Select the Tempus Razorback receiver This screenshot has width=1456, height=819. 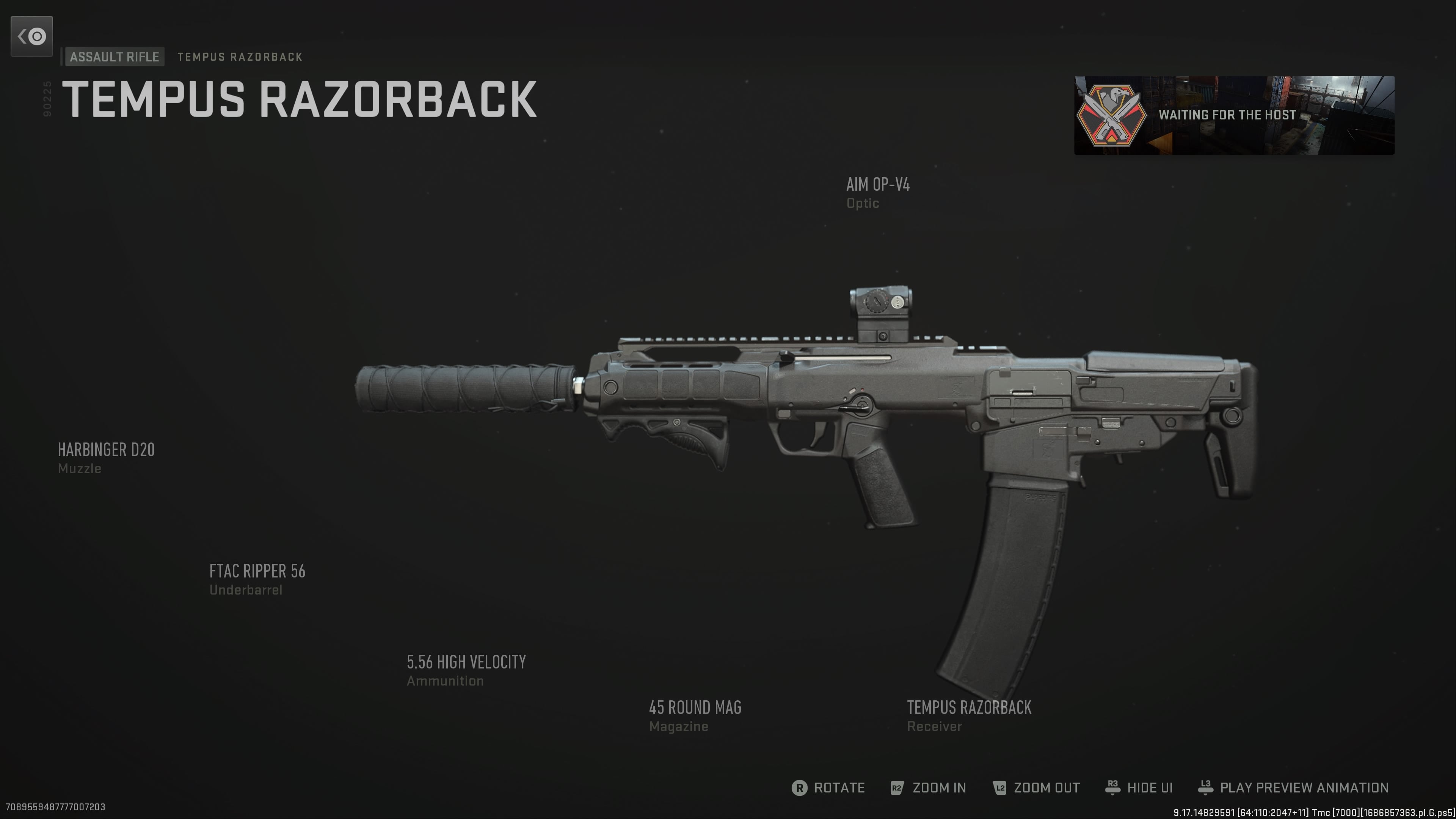coord(969,716)
